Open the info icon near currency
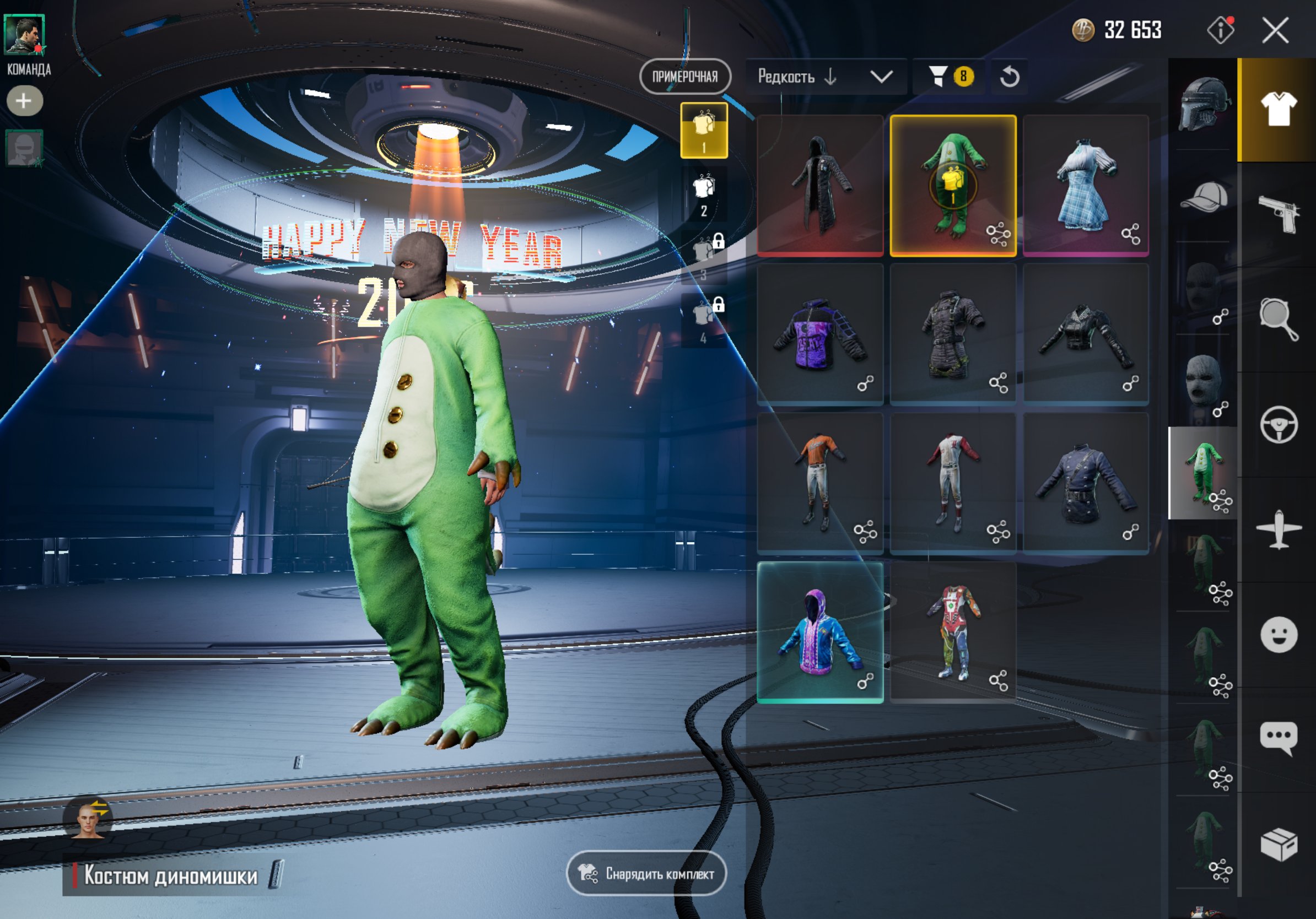The height and width of the screenshot is (919, 1316). 1220,30
